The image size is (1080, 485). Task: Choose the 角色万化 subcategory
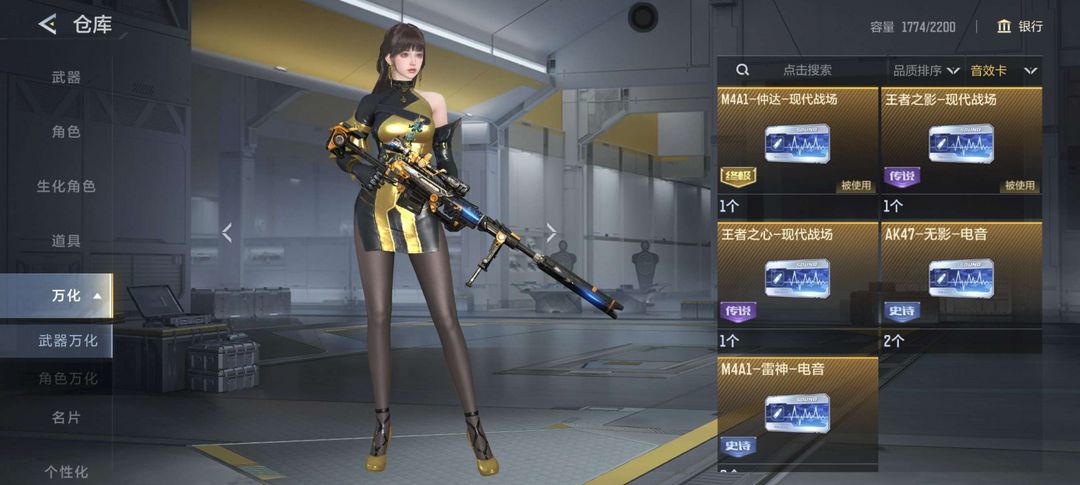tap(68, 378)
